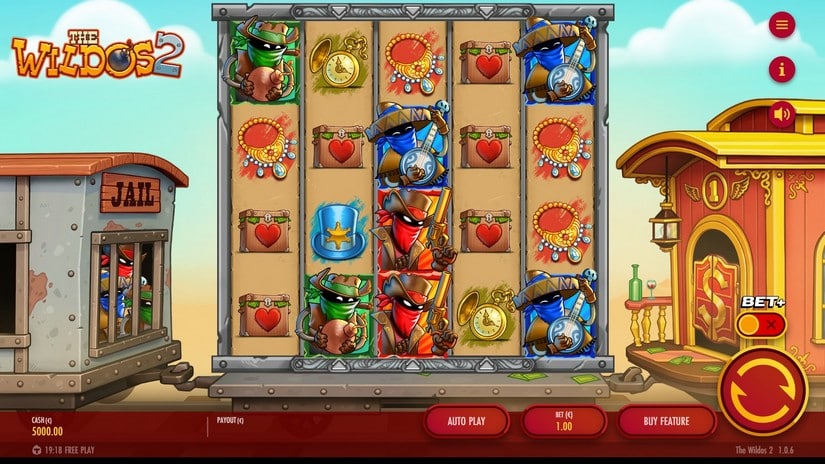This screenshot has height=464, width=825.
Task: Open the Auto Play options
Action: (x=464, y=421)
